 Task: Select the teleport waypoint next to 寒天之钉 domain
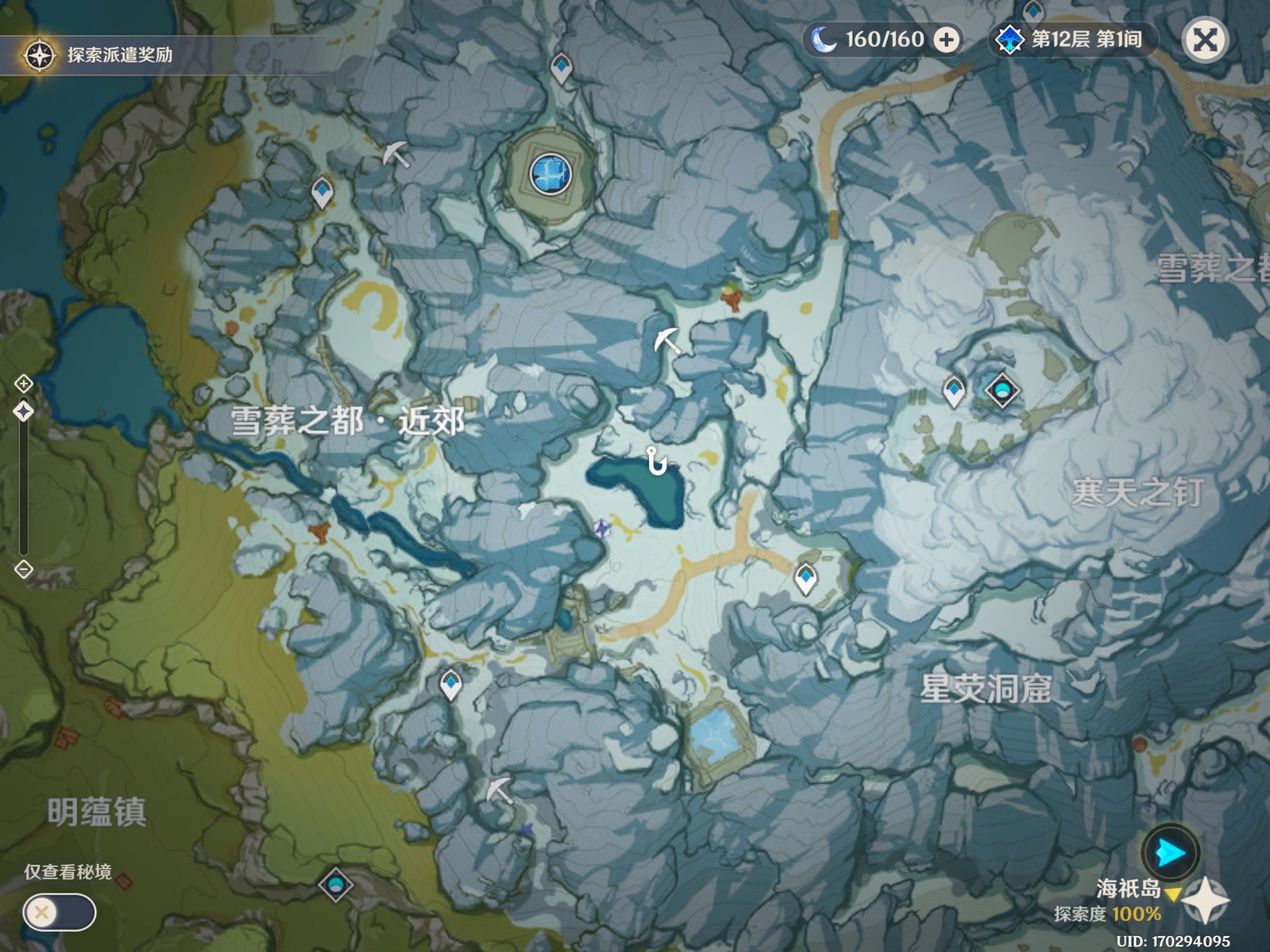coord(954,391)
